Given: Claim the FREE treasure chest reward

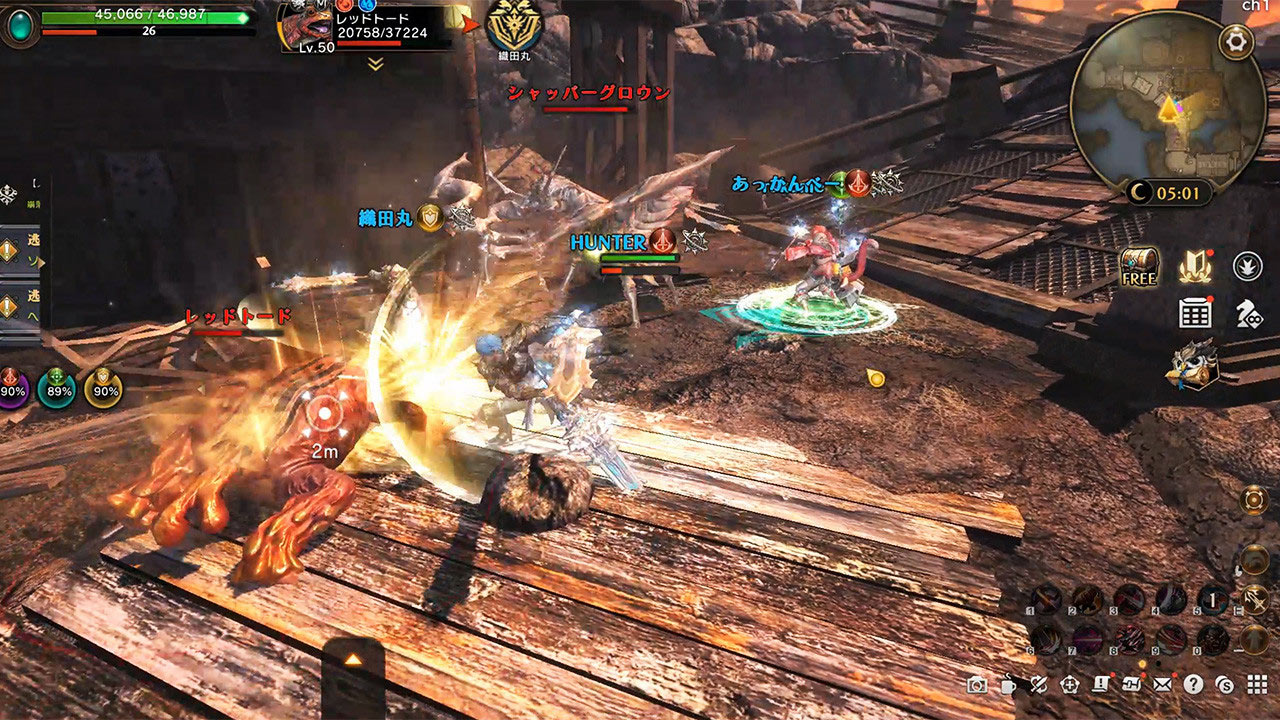Looking at the screenshot, I should click(x=1139, y=266).
